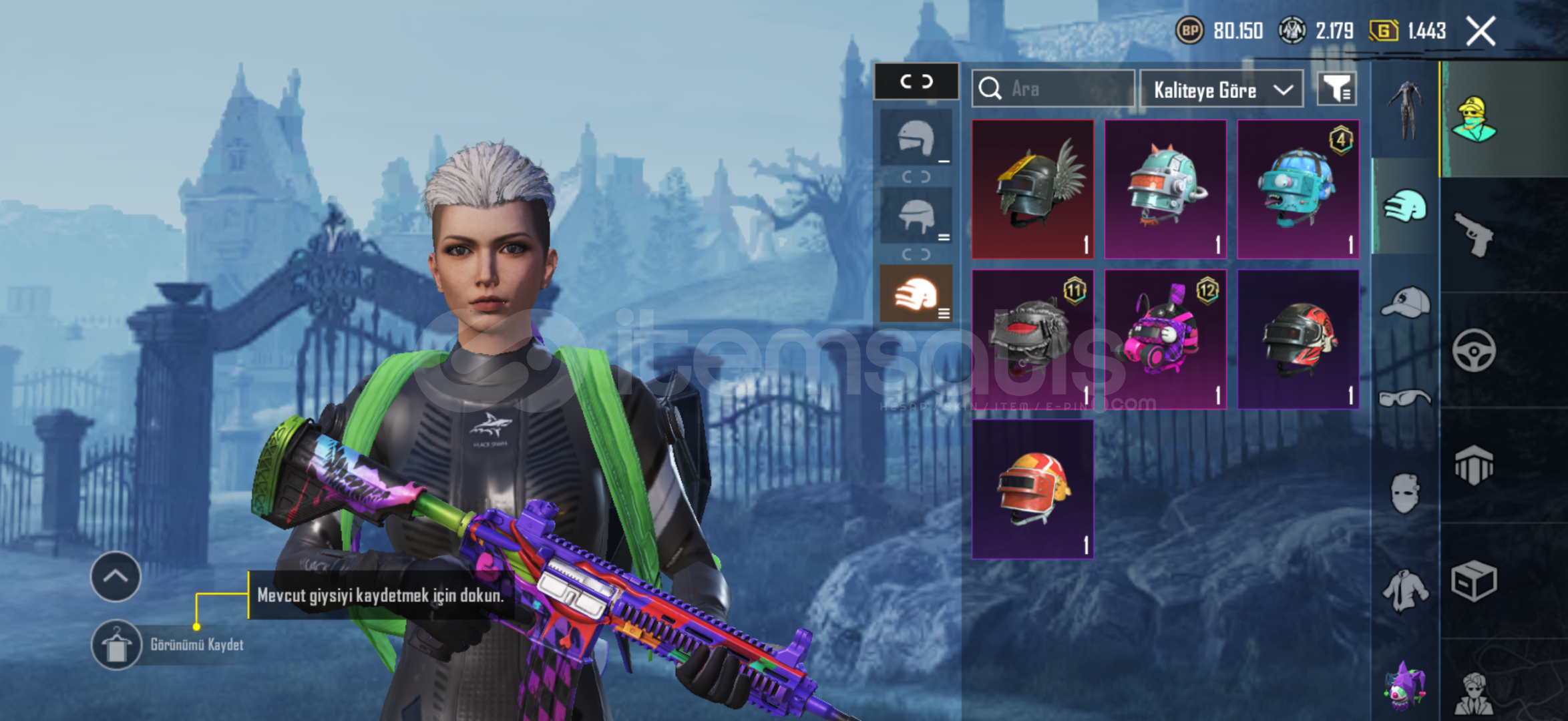Open the jacket clothing category
The width and height of the screenshot is (1568, 721).
(x=1405, y=590)
